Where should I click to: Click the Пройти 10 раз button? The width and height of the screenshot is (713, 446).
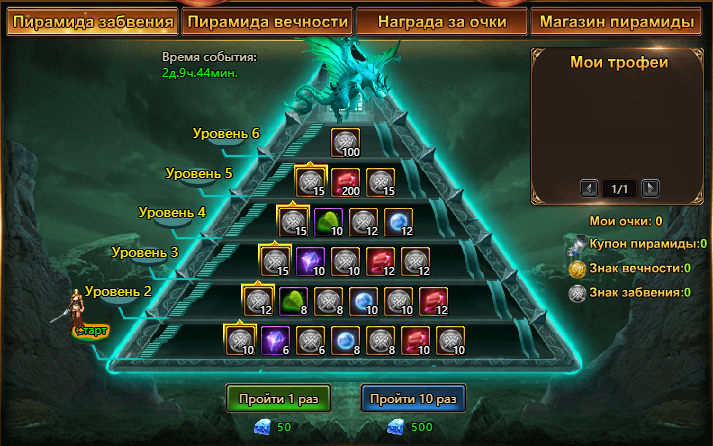(x=413, y=398)
